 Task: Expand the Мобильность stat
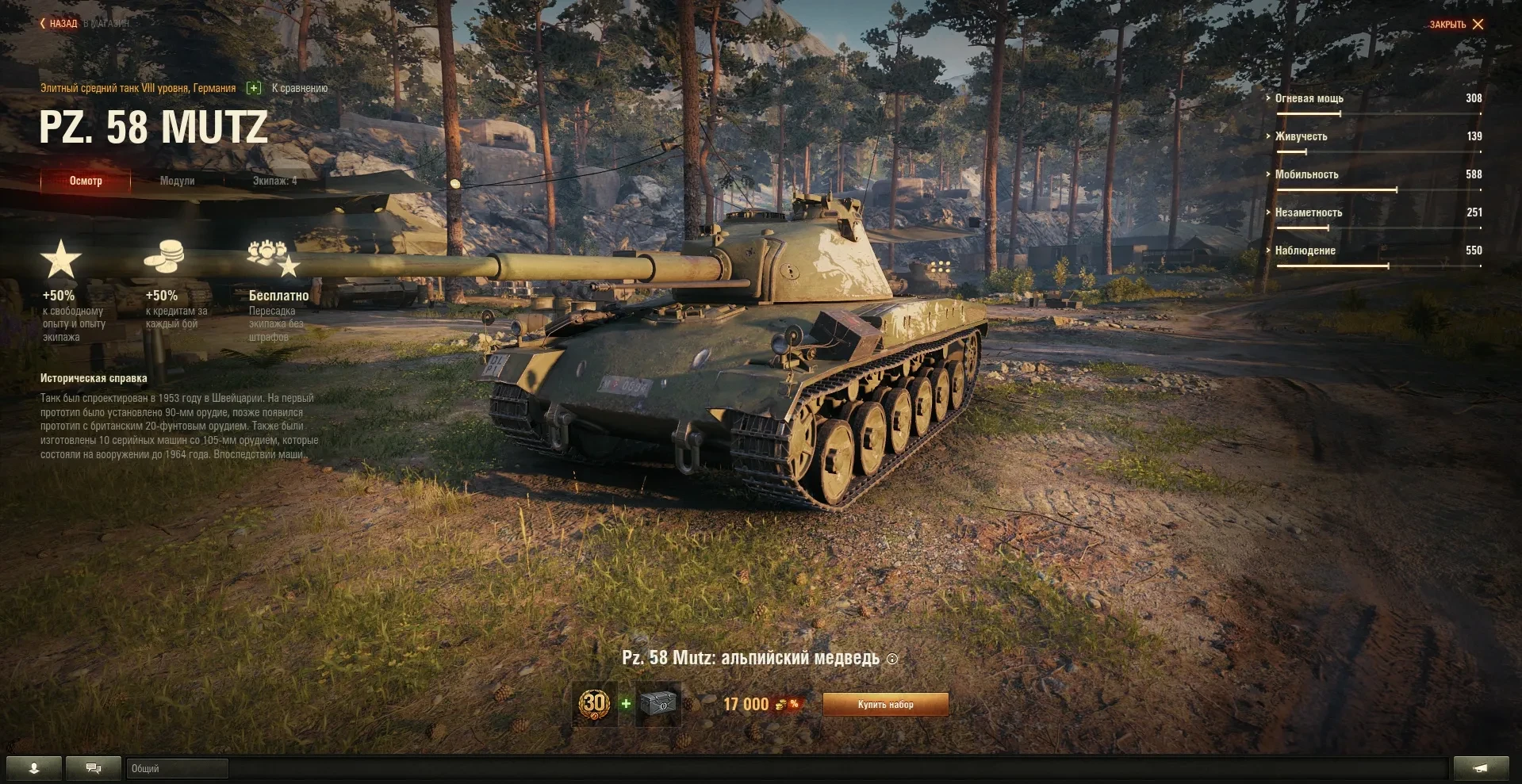tap(1306, 174)
